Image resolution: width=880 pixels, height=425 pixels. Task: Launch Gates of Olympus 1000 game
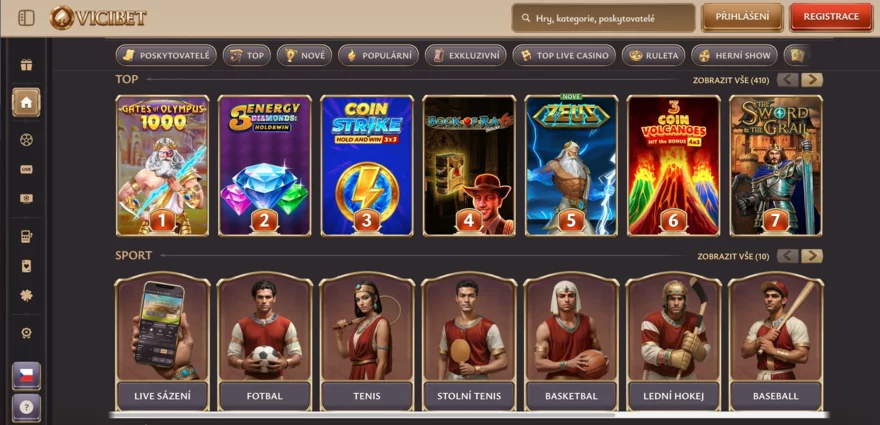[162, 165]
